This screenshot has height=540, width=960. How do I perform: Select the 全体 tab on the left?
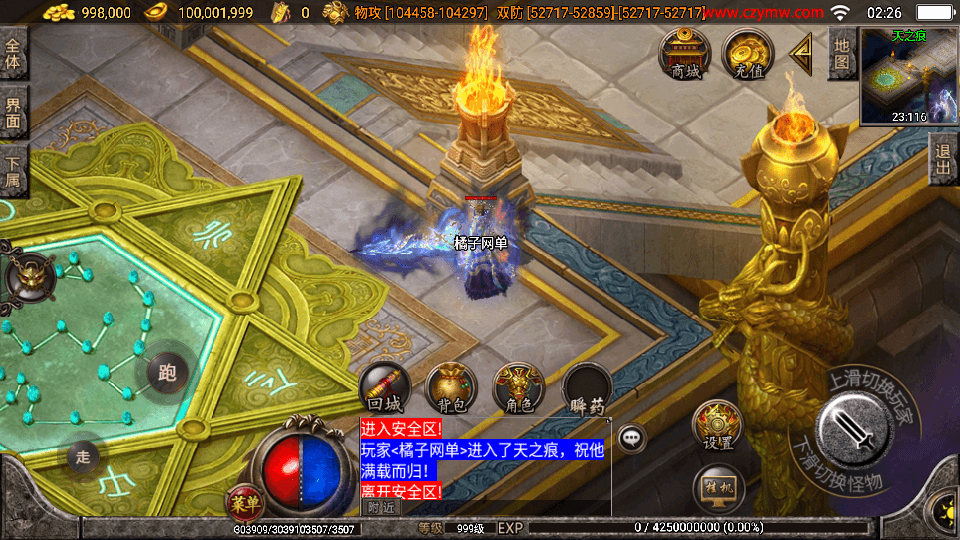click(x=14, y=54)
